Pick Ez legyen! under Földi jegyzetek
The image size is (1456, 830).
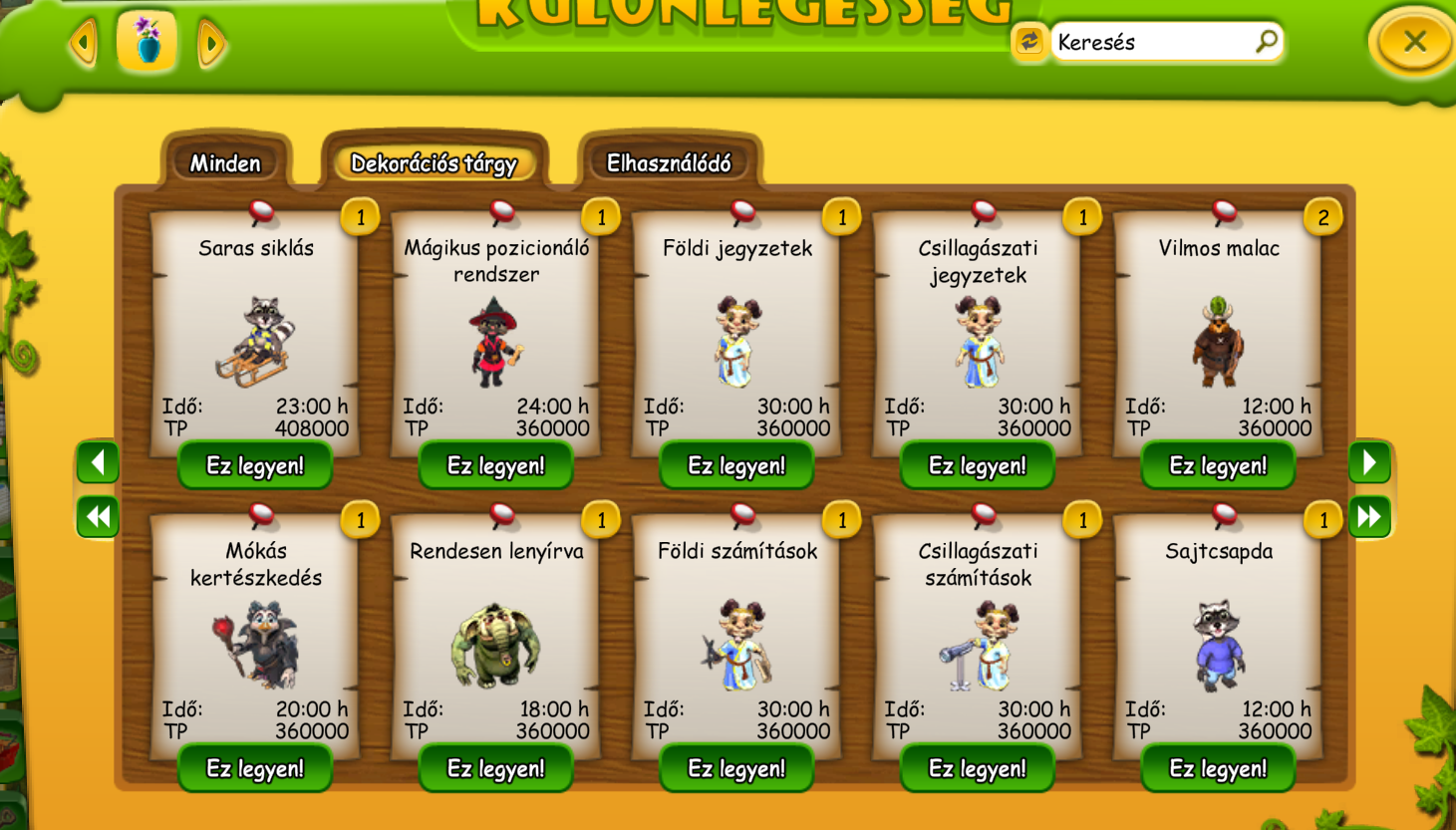736,465
